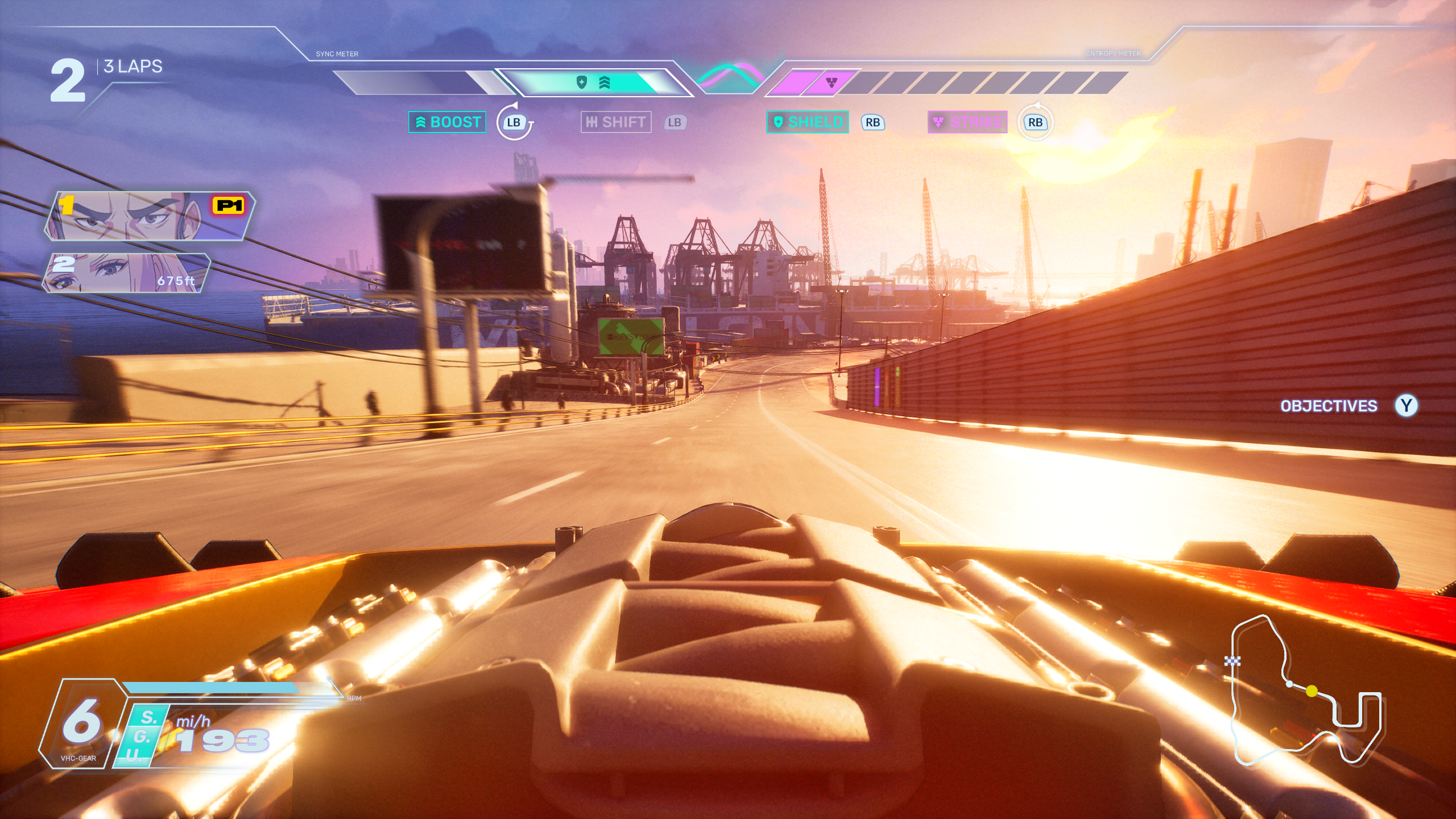Open the OBJECTIVES tracker
The image size is (1456, 819).
click(1329, 406)
